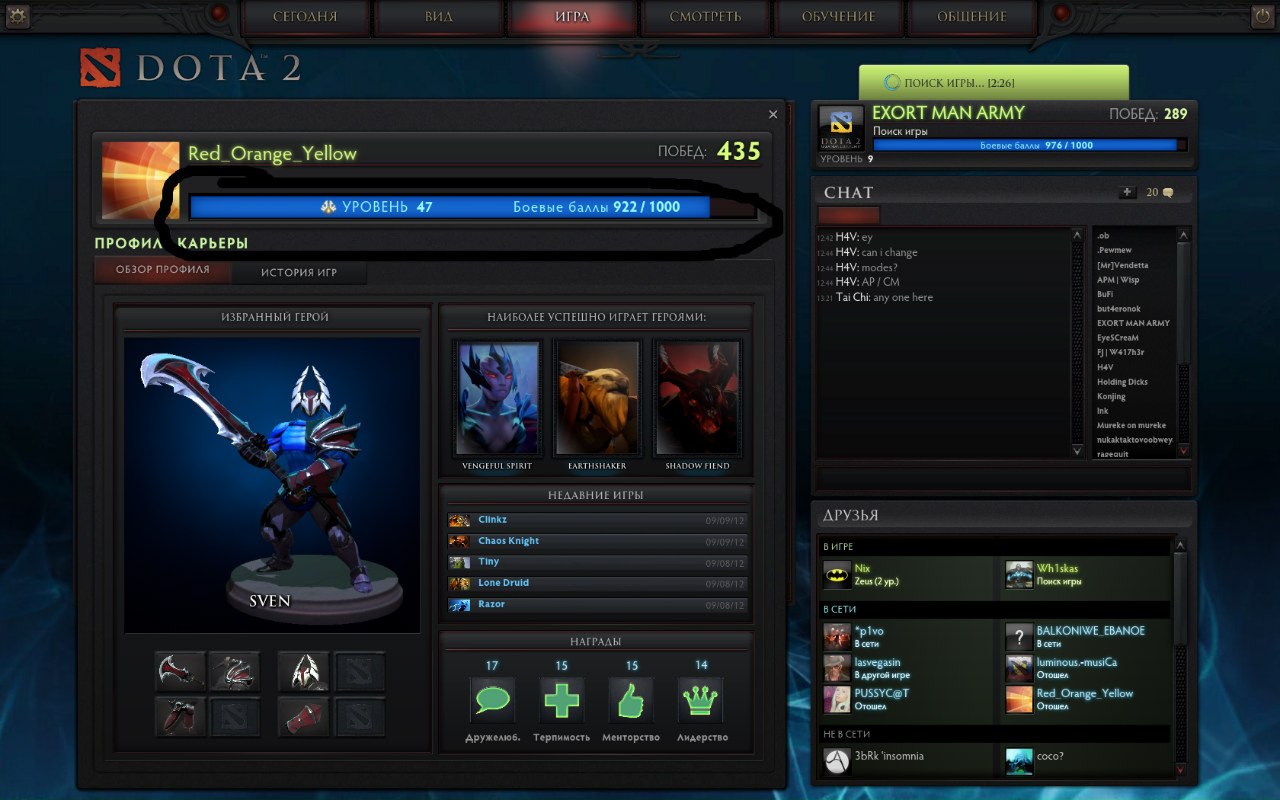Click the chat message input field
Image resolution: width=1280 pixels, height=800 pixels.
(1003, 479)
